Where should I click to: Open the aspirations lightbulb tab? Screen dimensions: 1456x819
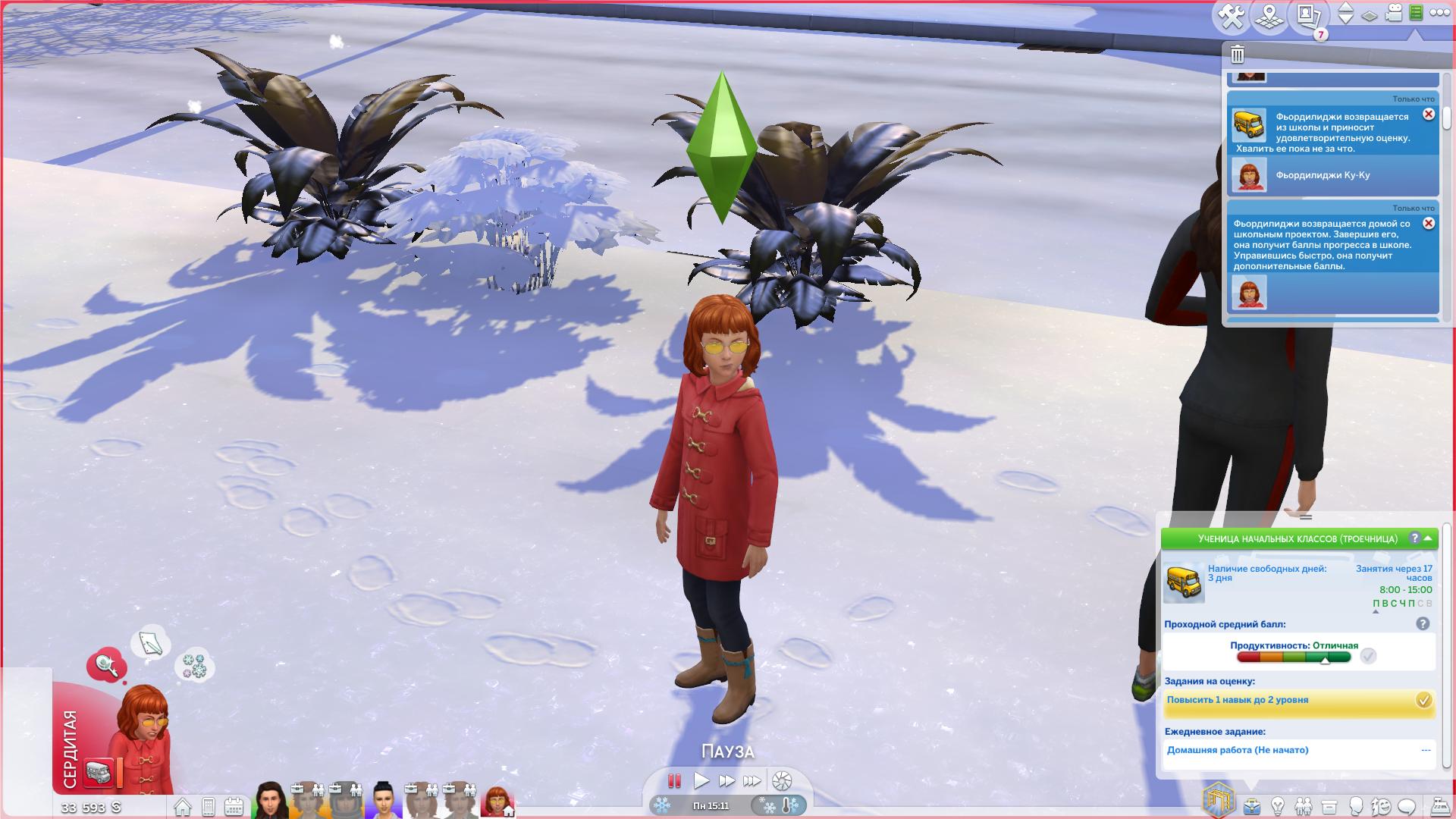click(x=1278, y=805)
